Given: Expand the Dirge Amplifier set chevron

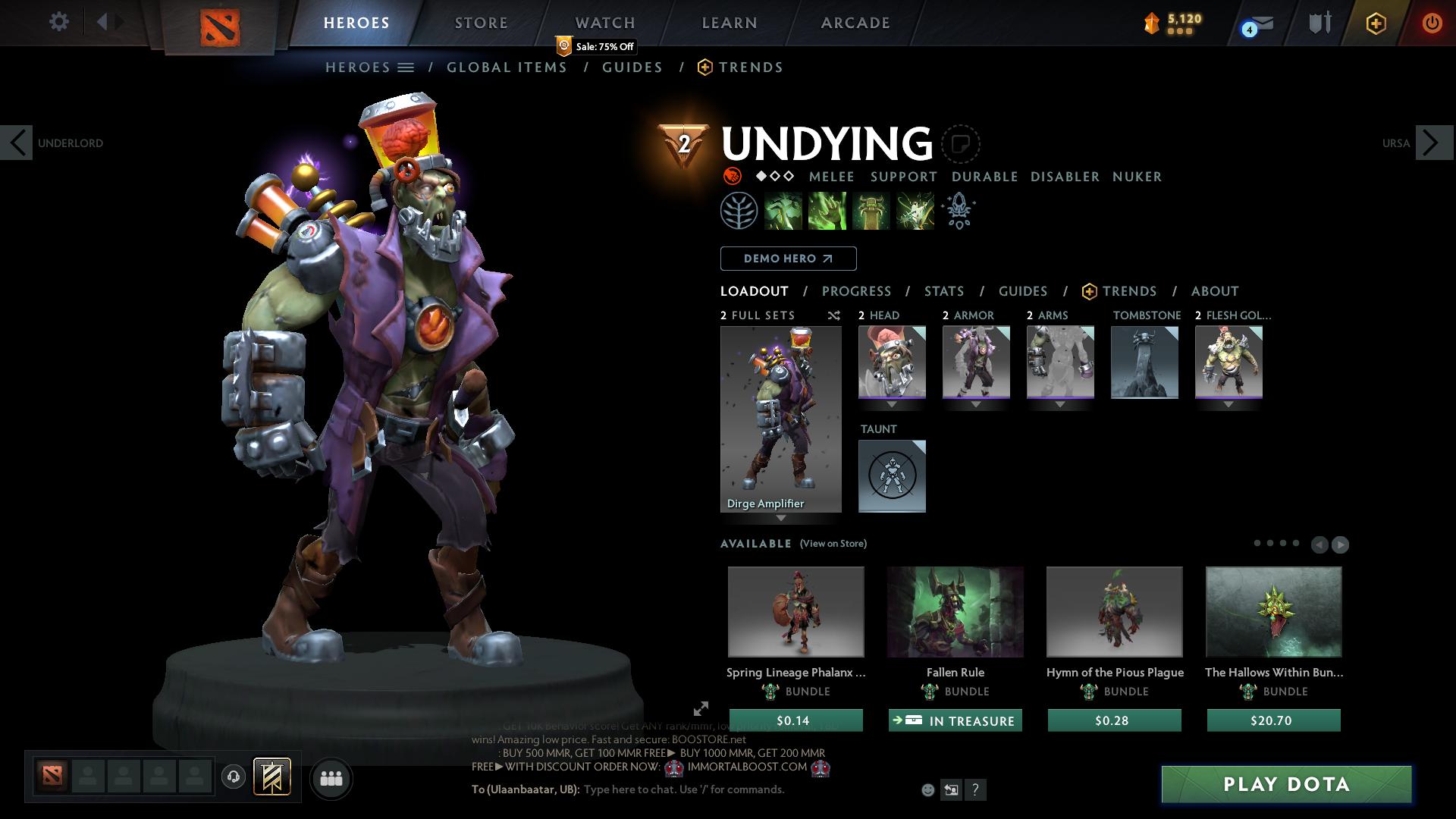Looking at the screenshot, I should pos(781,519).
